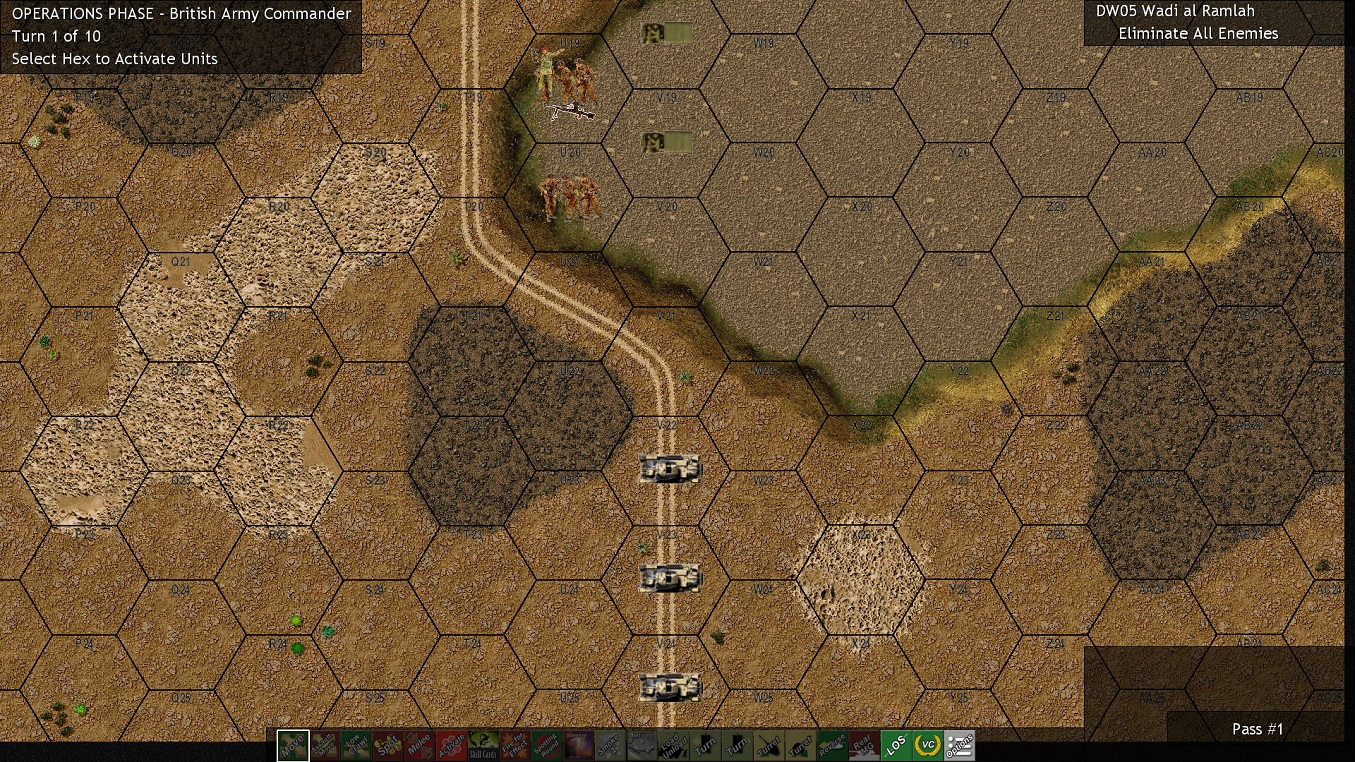Order a Spotting Round
The height and width of the screenshot is (762, 1355).
(547, 745)
